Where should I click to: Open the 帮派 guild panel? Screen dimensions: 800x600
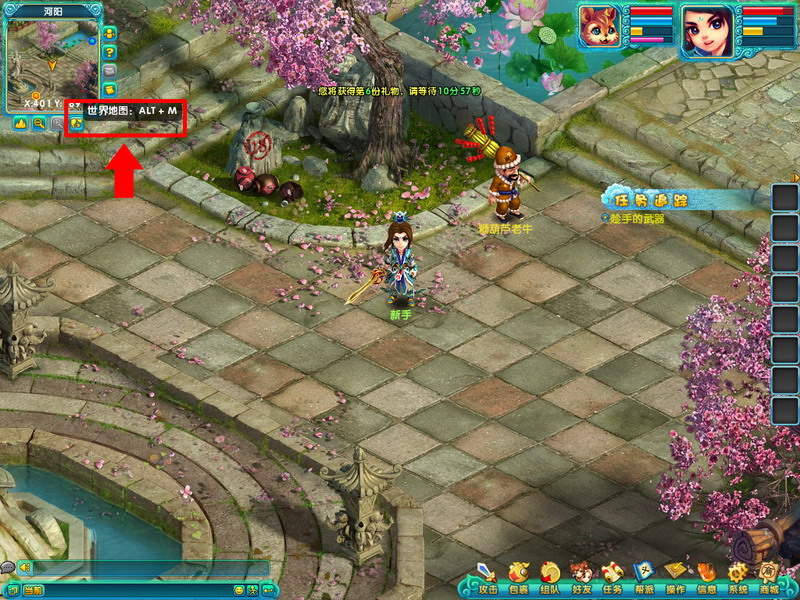(644, 576)
